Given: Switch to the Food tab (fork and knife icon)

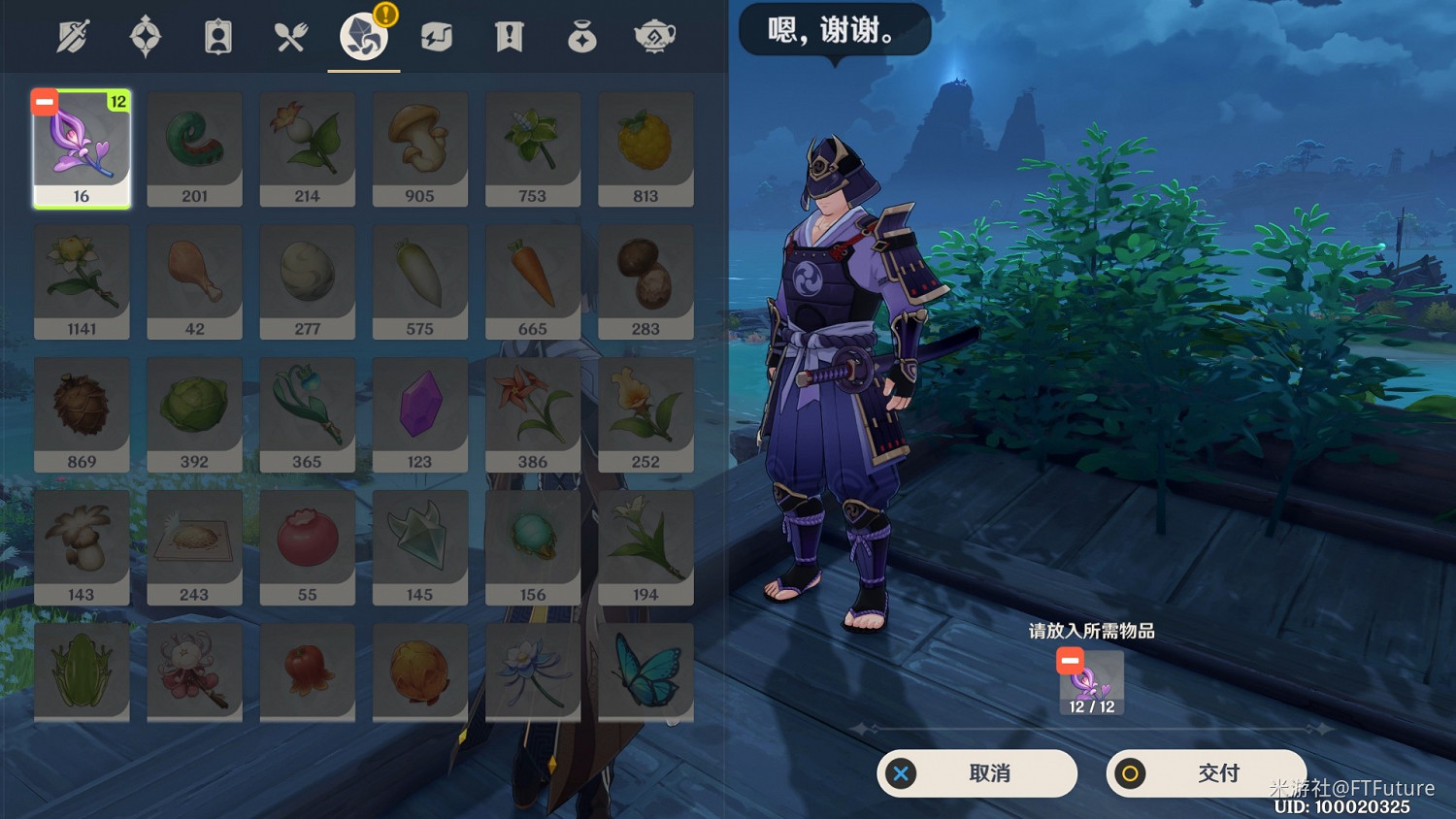Looking at the screenshot, I should (x=291, y=36).
